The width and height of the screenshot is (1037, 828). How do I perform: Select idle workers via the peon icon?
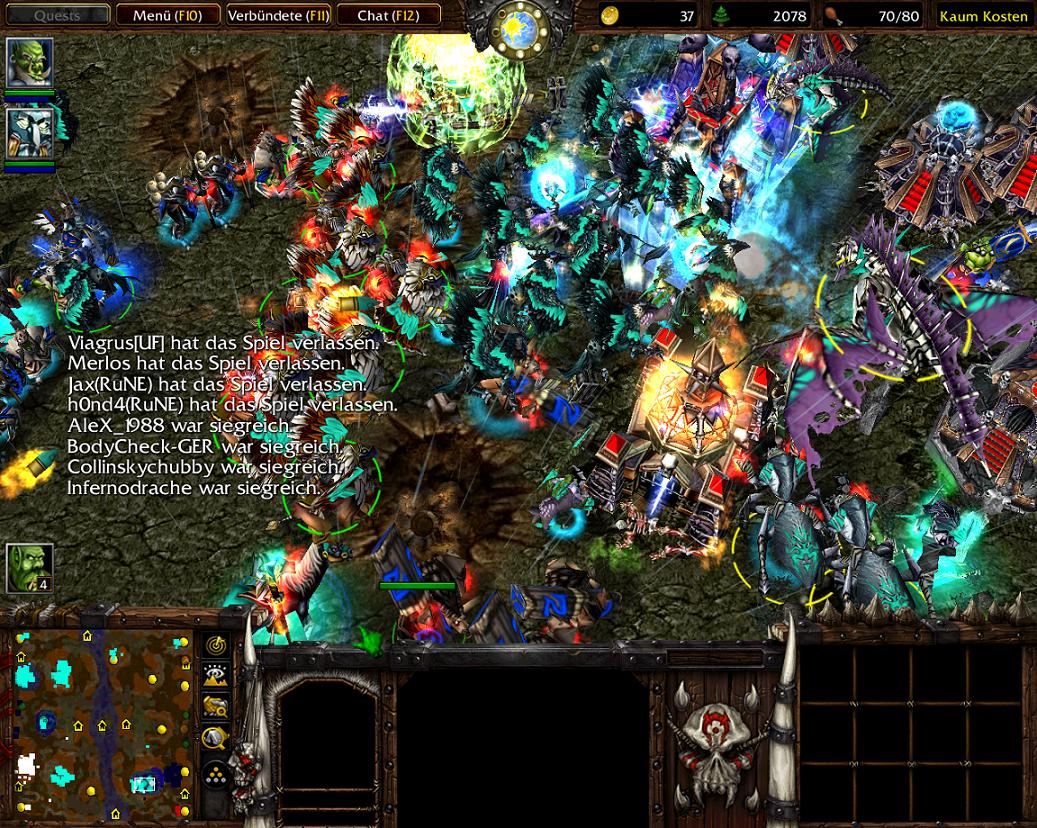(29, 568)
